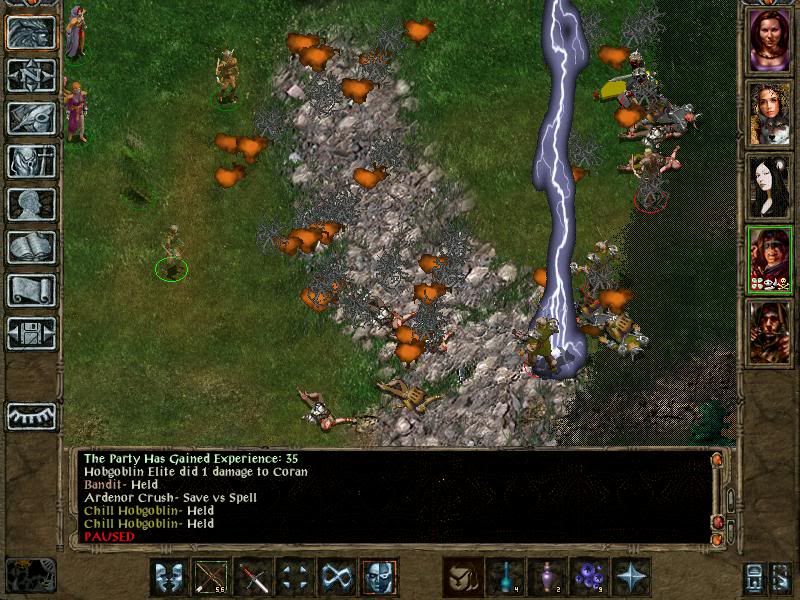Select the curly-haired woman portrait with wolf fur
800x600 pixels.
[x=769, y=113]
